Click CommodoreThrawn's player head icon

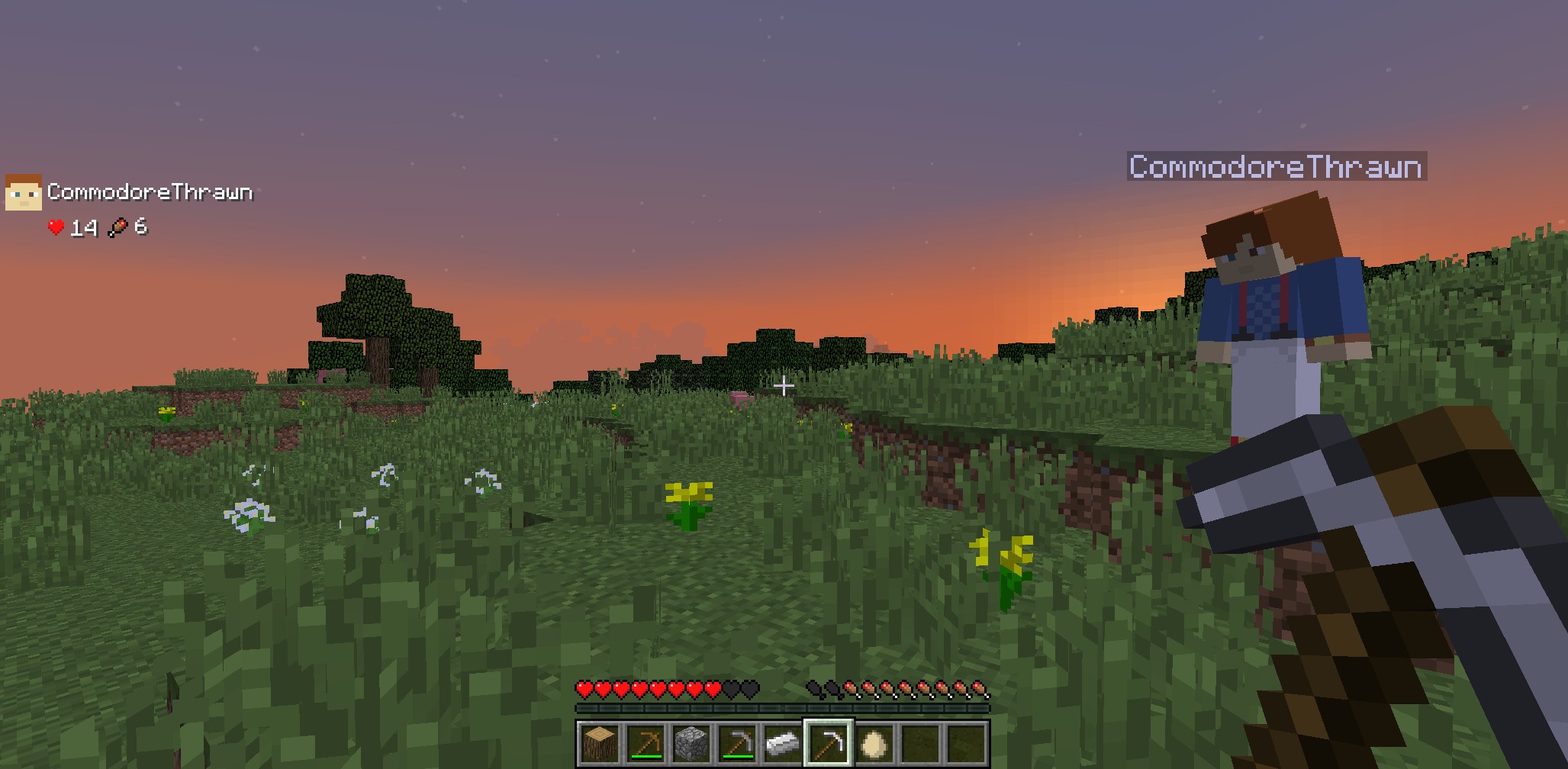(23, 191)
